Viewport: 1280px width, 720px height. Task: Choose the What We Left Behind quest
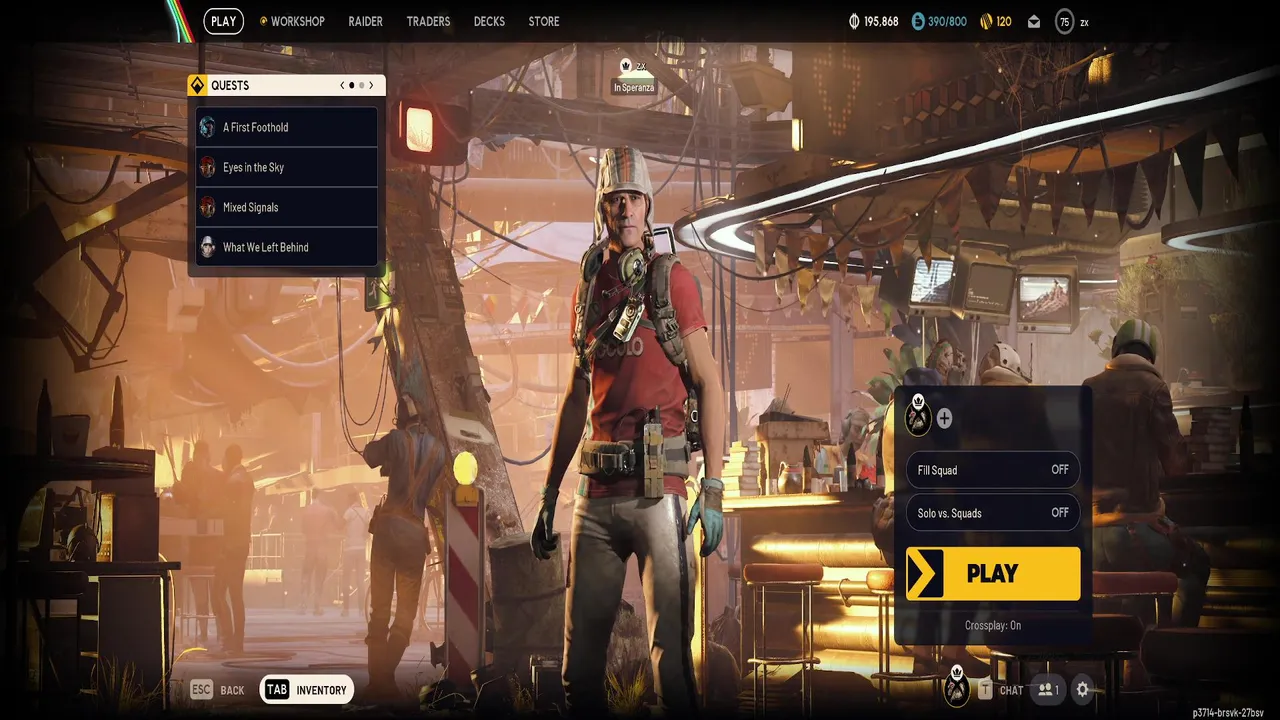tap(287, 247)
